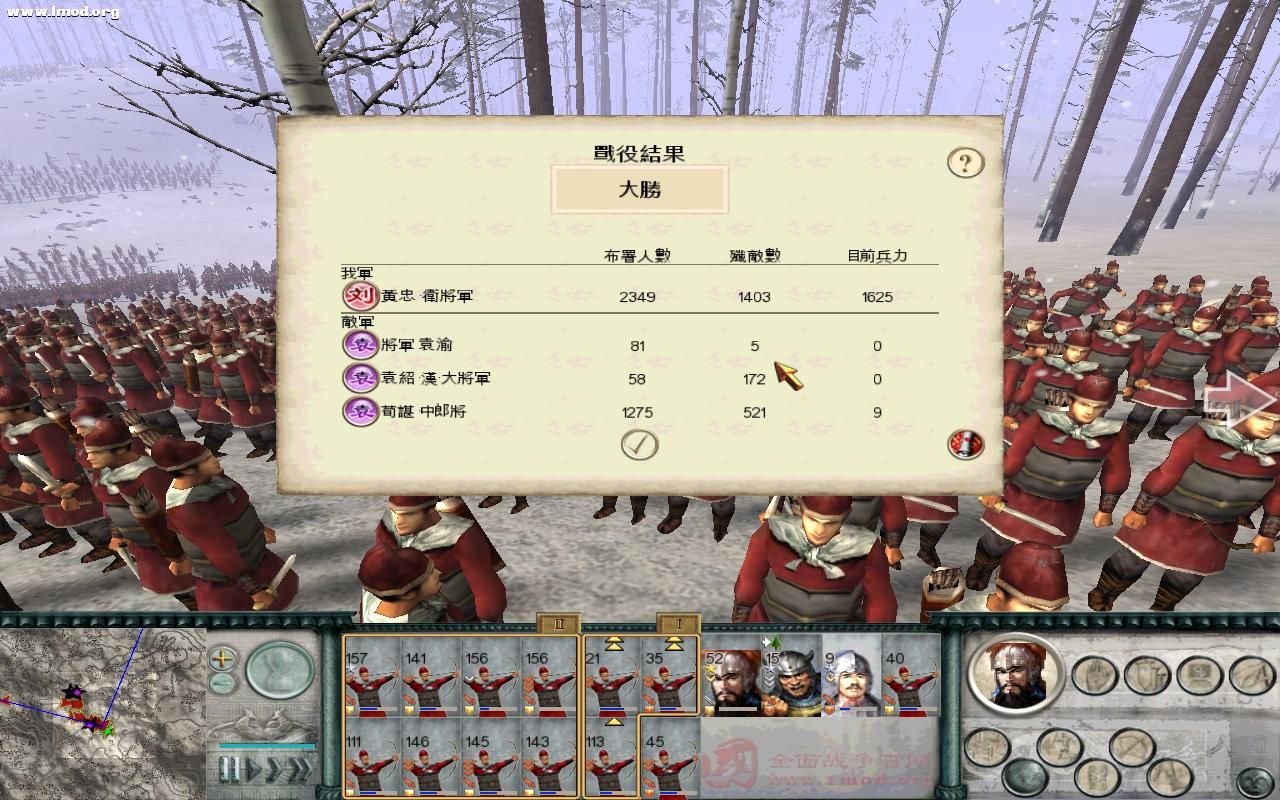Select the bow fire-at-will icon
1280x800 pixels.
click(x=1130, y=744)
